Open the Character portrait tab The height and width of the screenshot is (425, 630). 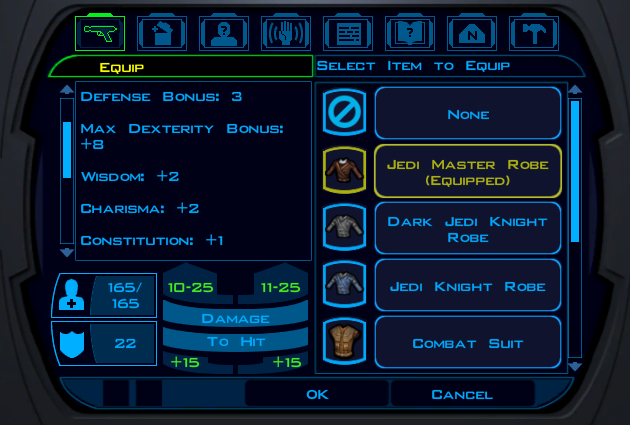(x=224, y=33)
